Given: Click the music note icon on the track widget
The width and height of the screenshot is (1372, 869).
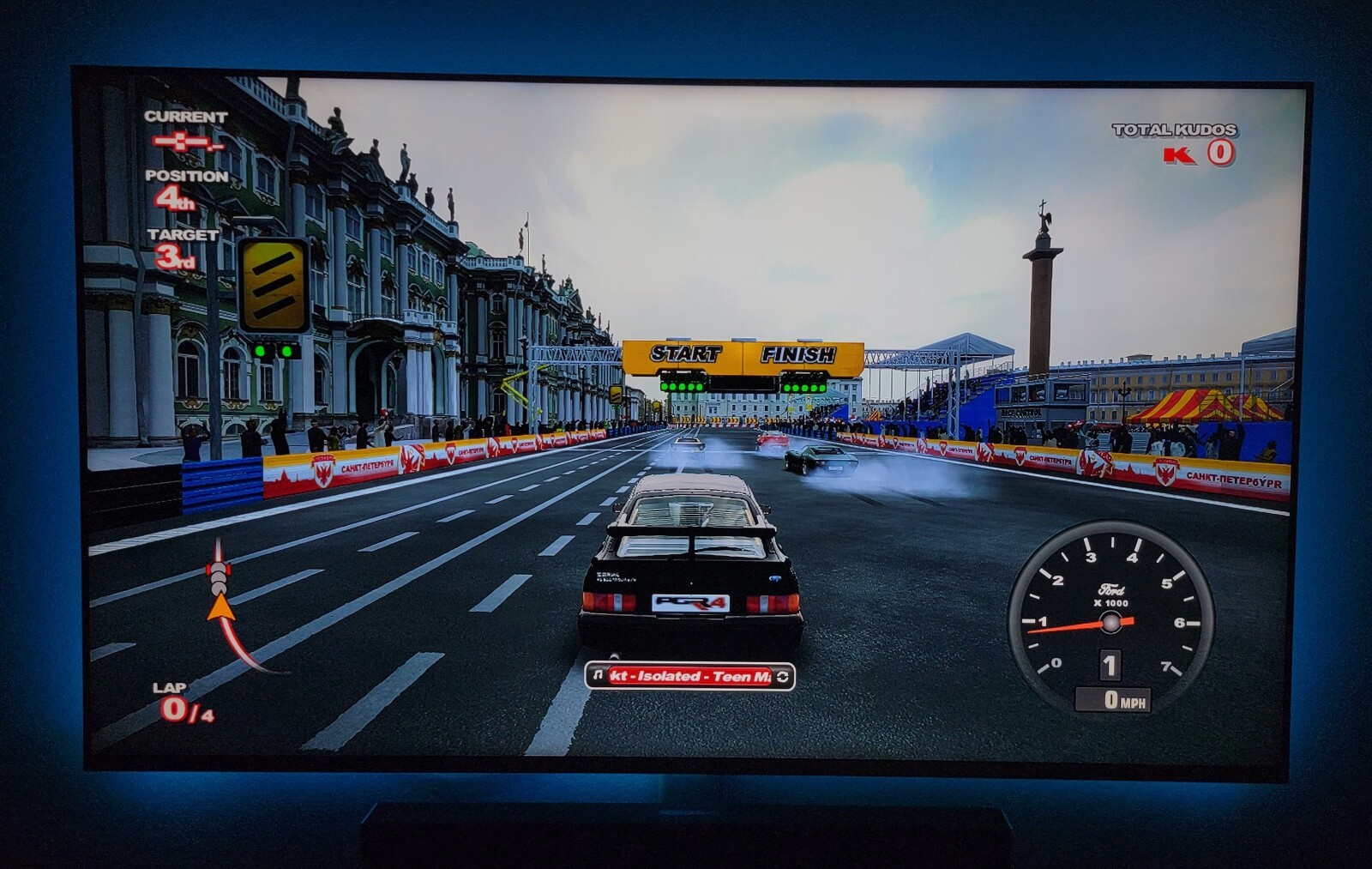Looking at the screenshot, I should point(598,676).
